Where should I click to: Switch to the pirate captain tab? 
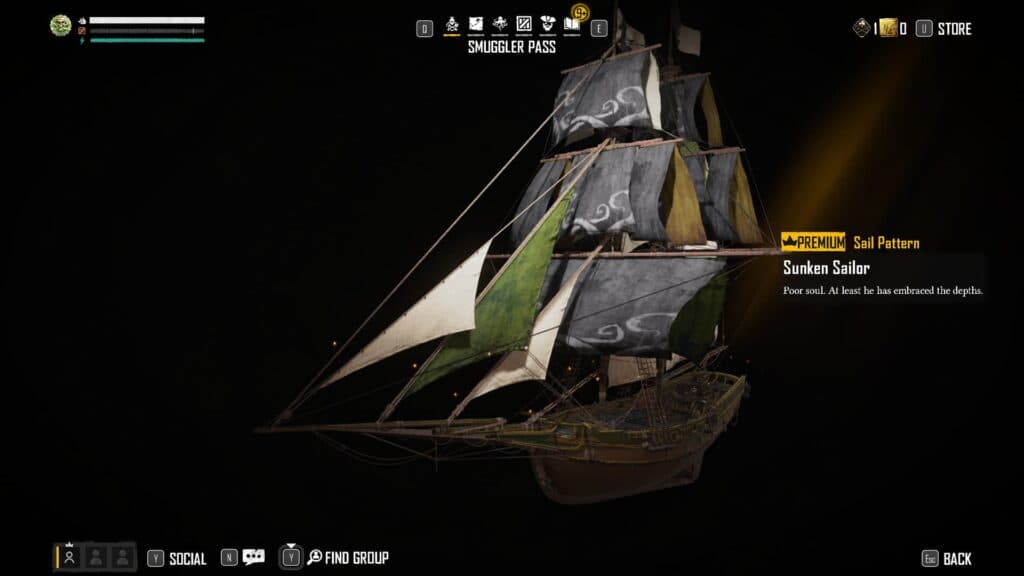547,24
